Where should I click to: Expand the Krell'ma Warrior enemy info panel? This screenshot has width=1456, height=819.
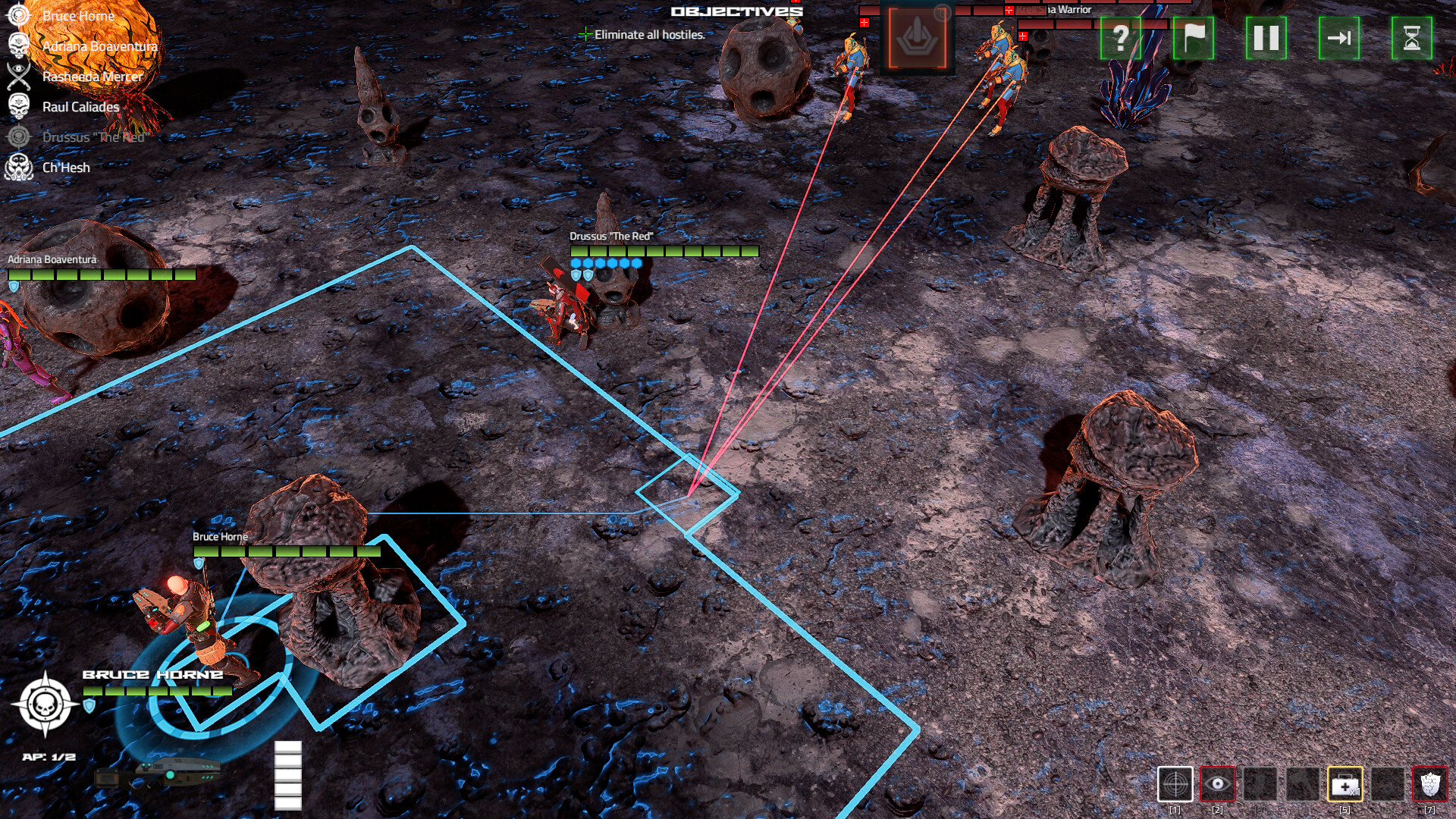pyautogui.click(x=1054, y=10)
